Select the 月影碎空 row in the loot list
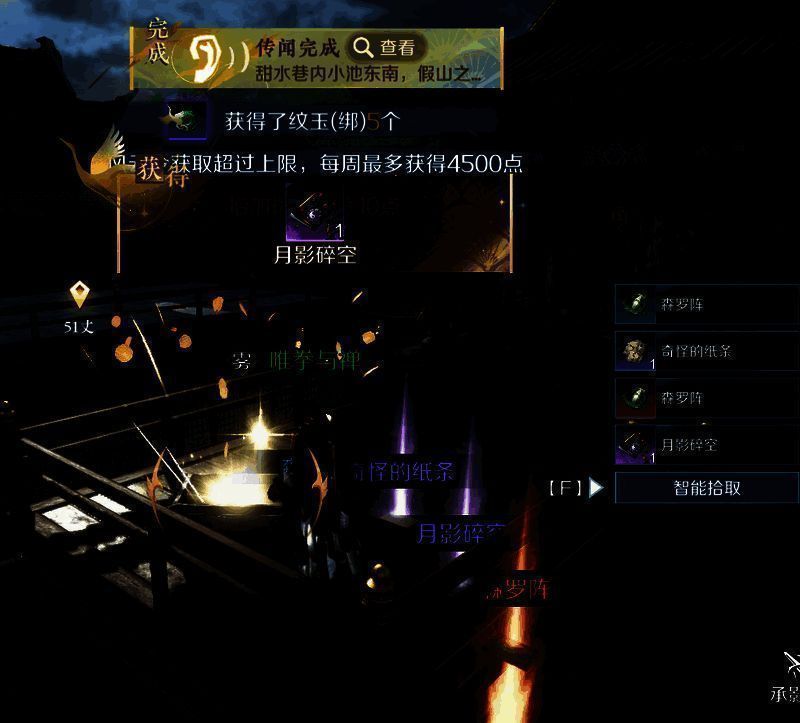 (x=706, y=444)
